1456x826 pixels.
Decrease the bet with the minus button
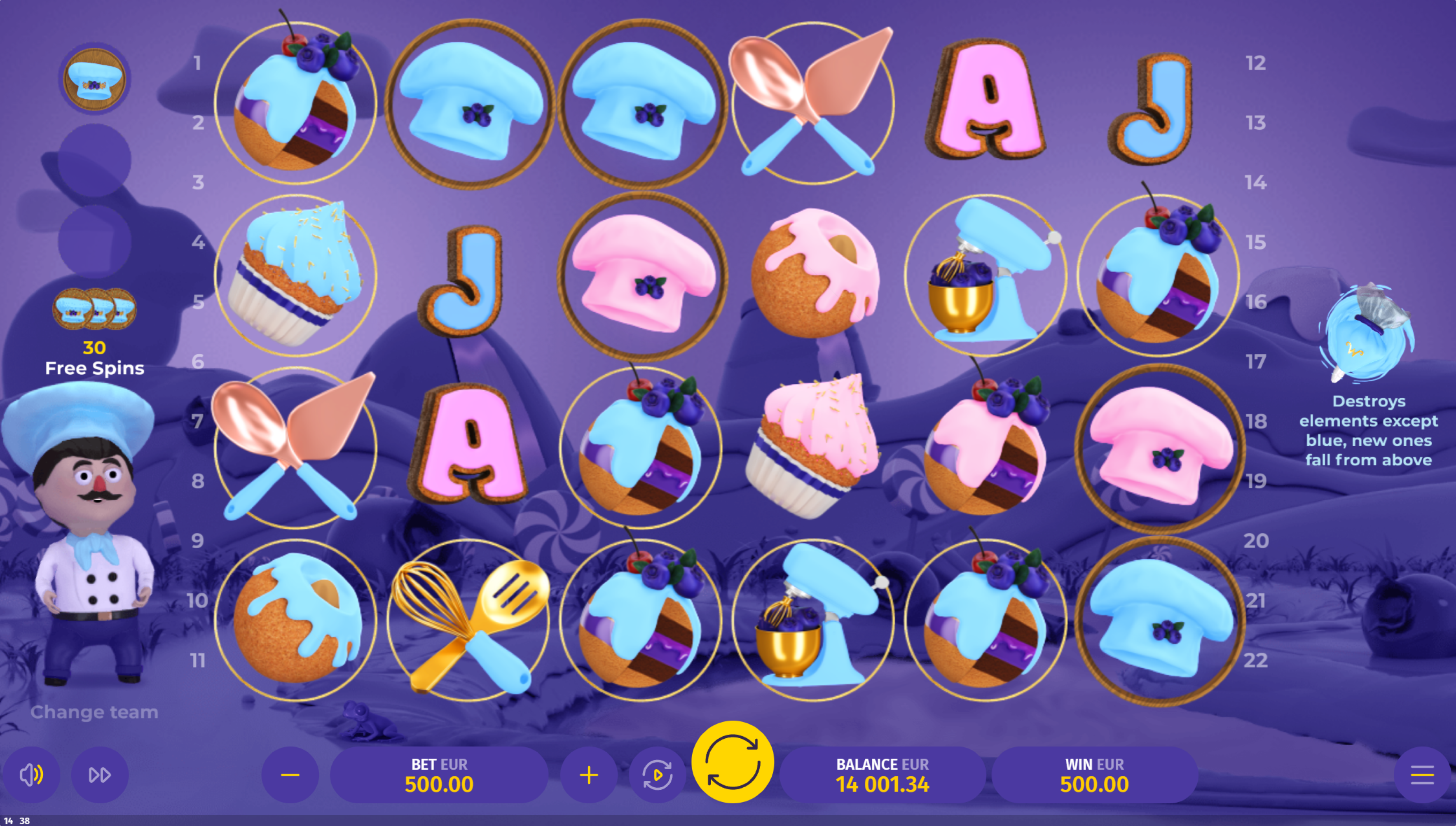click(x=290, y=775)
